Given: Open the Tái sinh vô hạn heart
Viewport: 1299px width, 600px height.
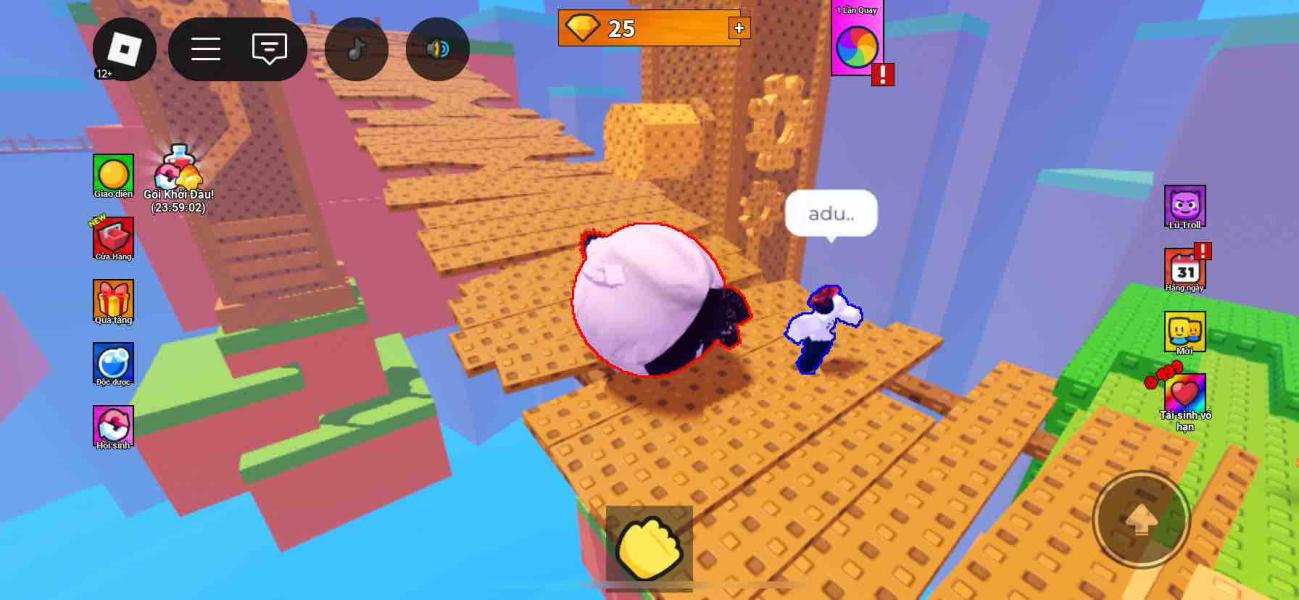Looking at the screenshot, I should pos(1184,394).
